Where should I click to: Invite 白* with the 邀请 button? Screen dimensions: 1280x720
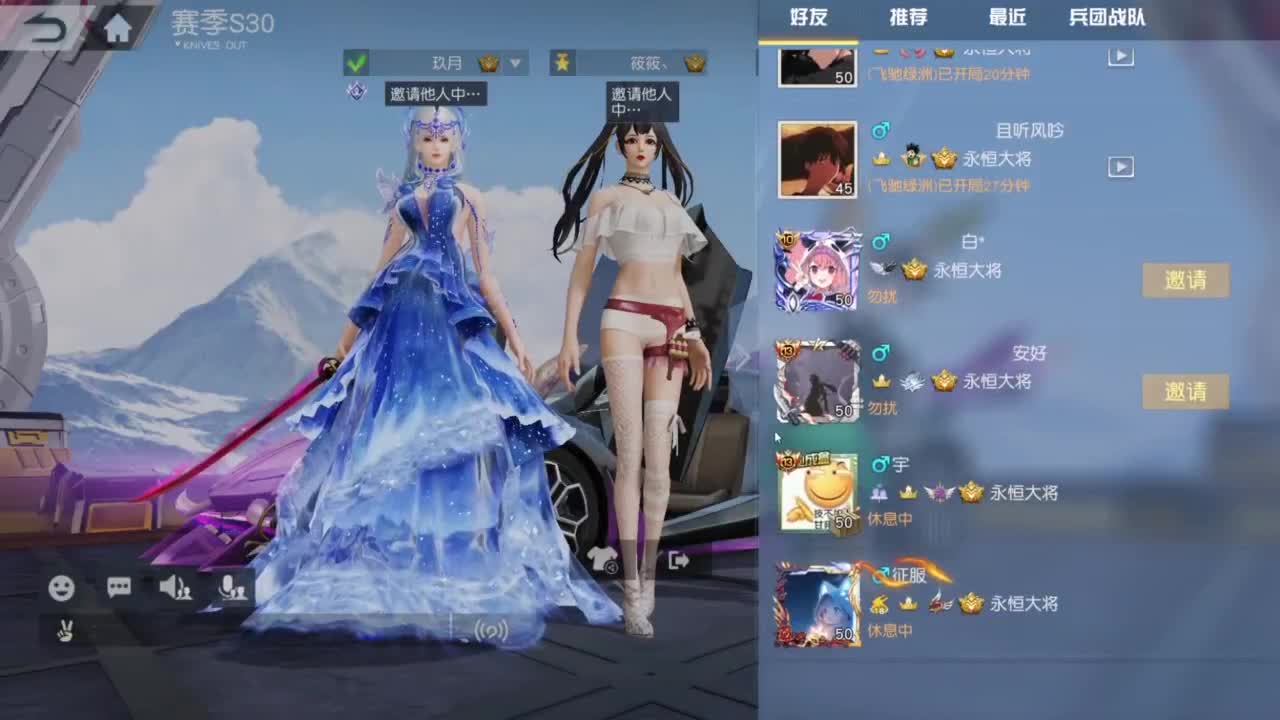(1185, 281)
